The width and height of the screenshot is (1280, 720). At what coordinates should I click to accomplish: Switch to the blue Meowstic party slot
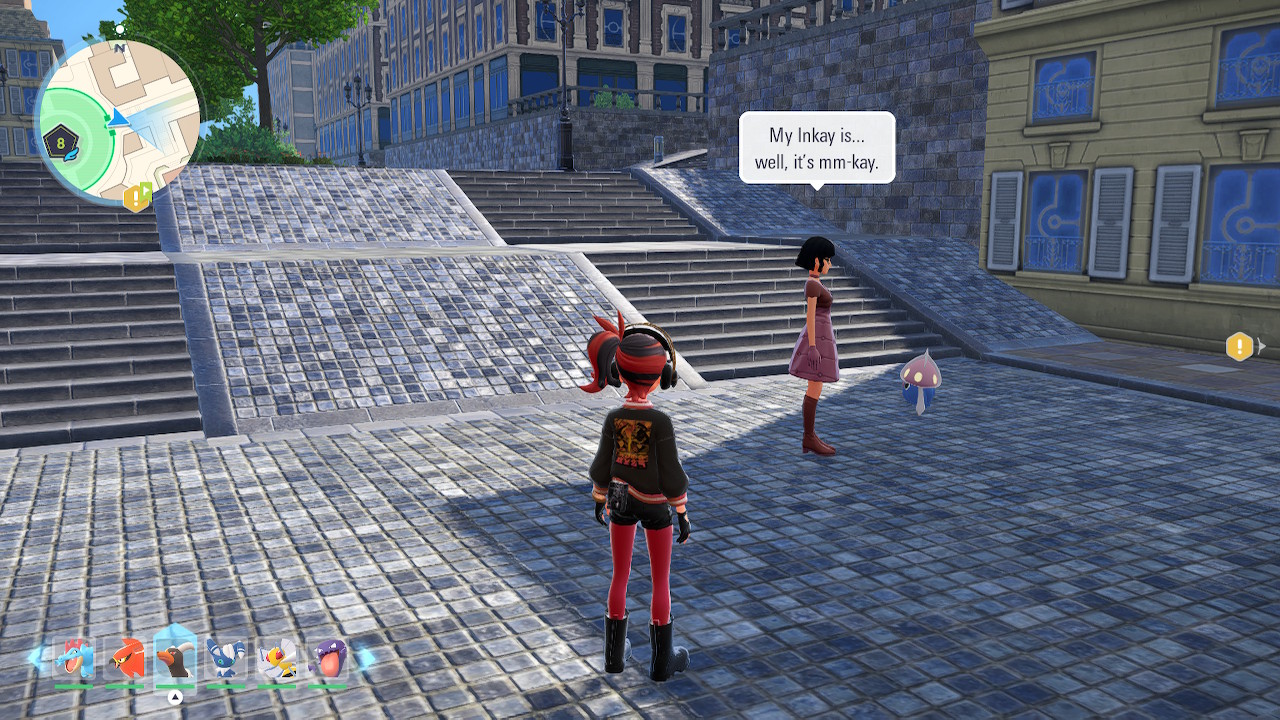coord(226,659)
